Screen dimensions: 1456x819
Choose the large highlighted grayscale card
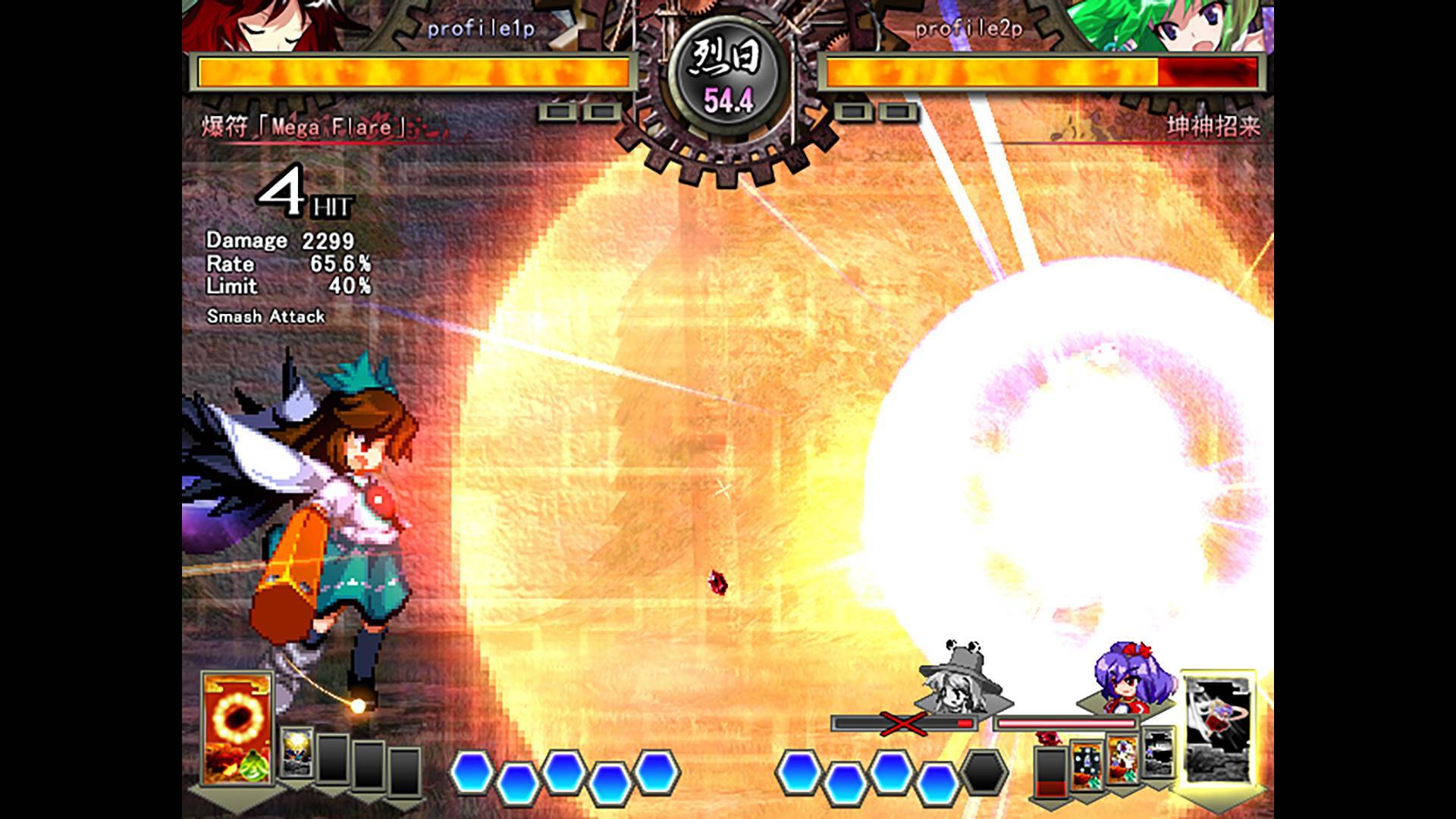click(1218, 730)
